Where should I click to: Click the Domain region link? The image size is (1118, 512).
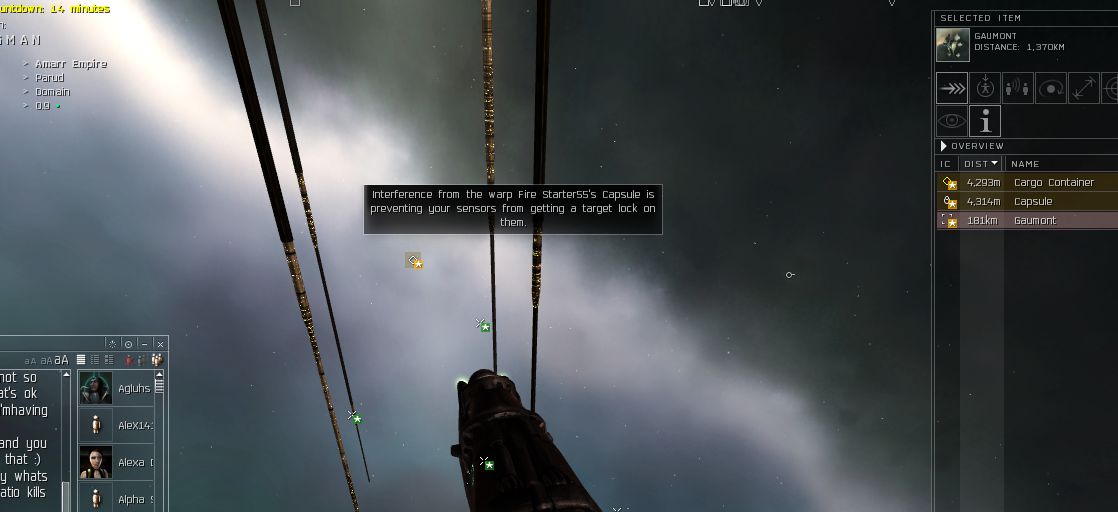tap(52, 91)
